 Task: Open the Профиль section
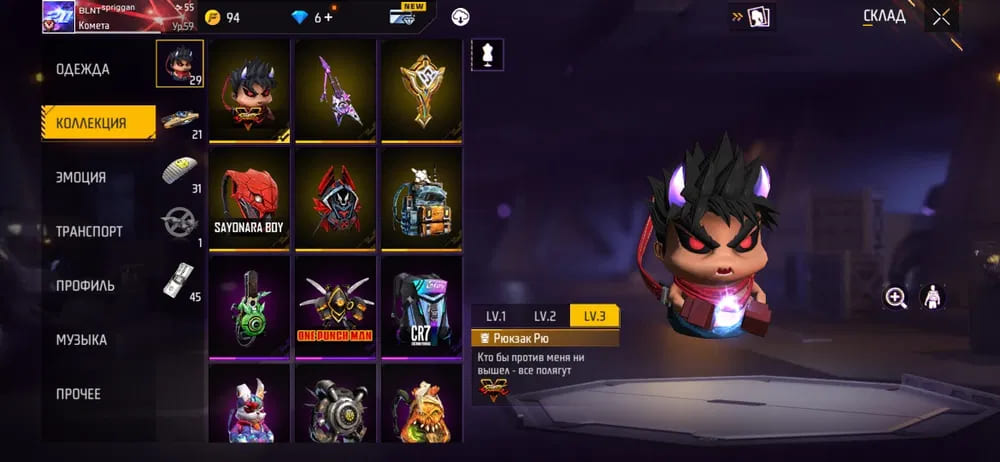[85, 285]
